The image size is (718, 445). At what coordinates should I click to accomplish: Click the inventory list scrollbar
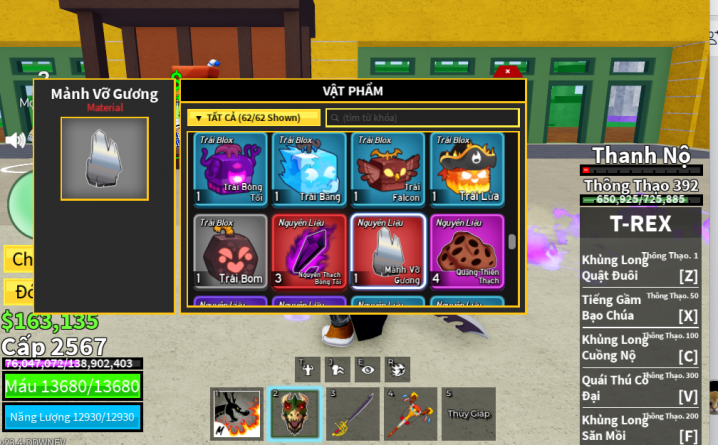pyautogui.click(x=513, y=241)
